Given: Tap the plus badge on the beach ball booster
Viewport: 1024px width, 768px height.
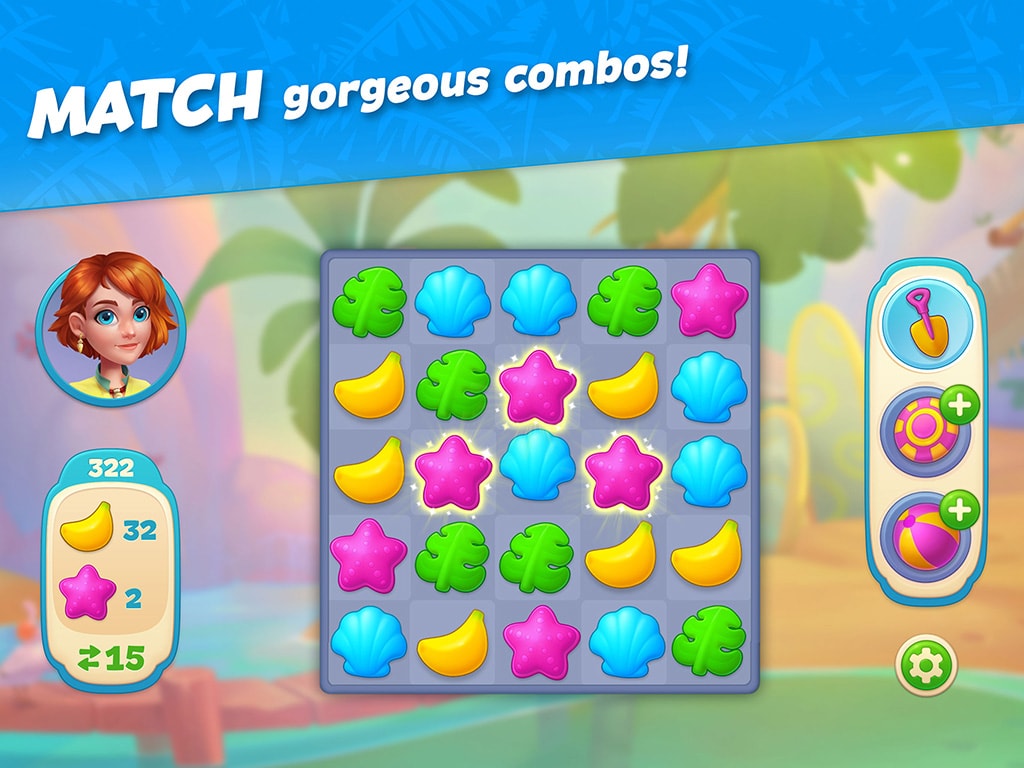Looking at the screenshot, I should pos(960,511).
